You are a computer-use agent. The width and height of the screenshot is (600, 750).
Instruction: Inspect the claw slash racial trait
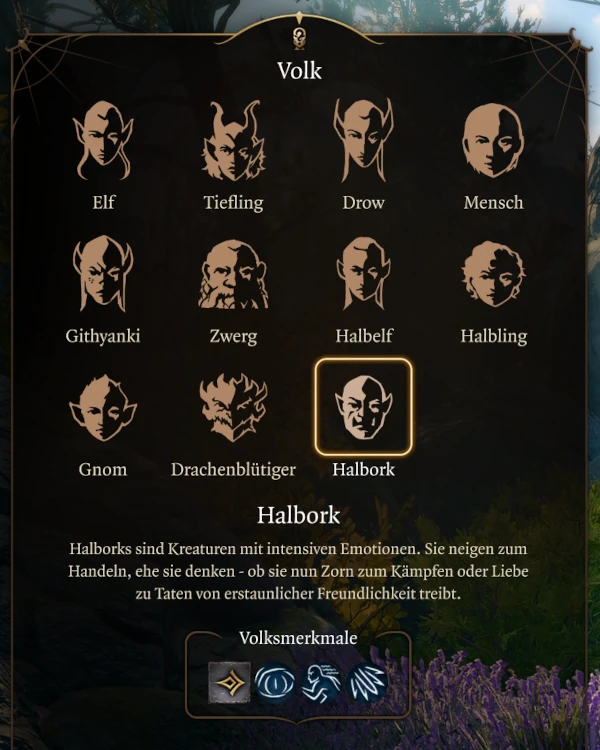(x=367, y=682)
